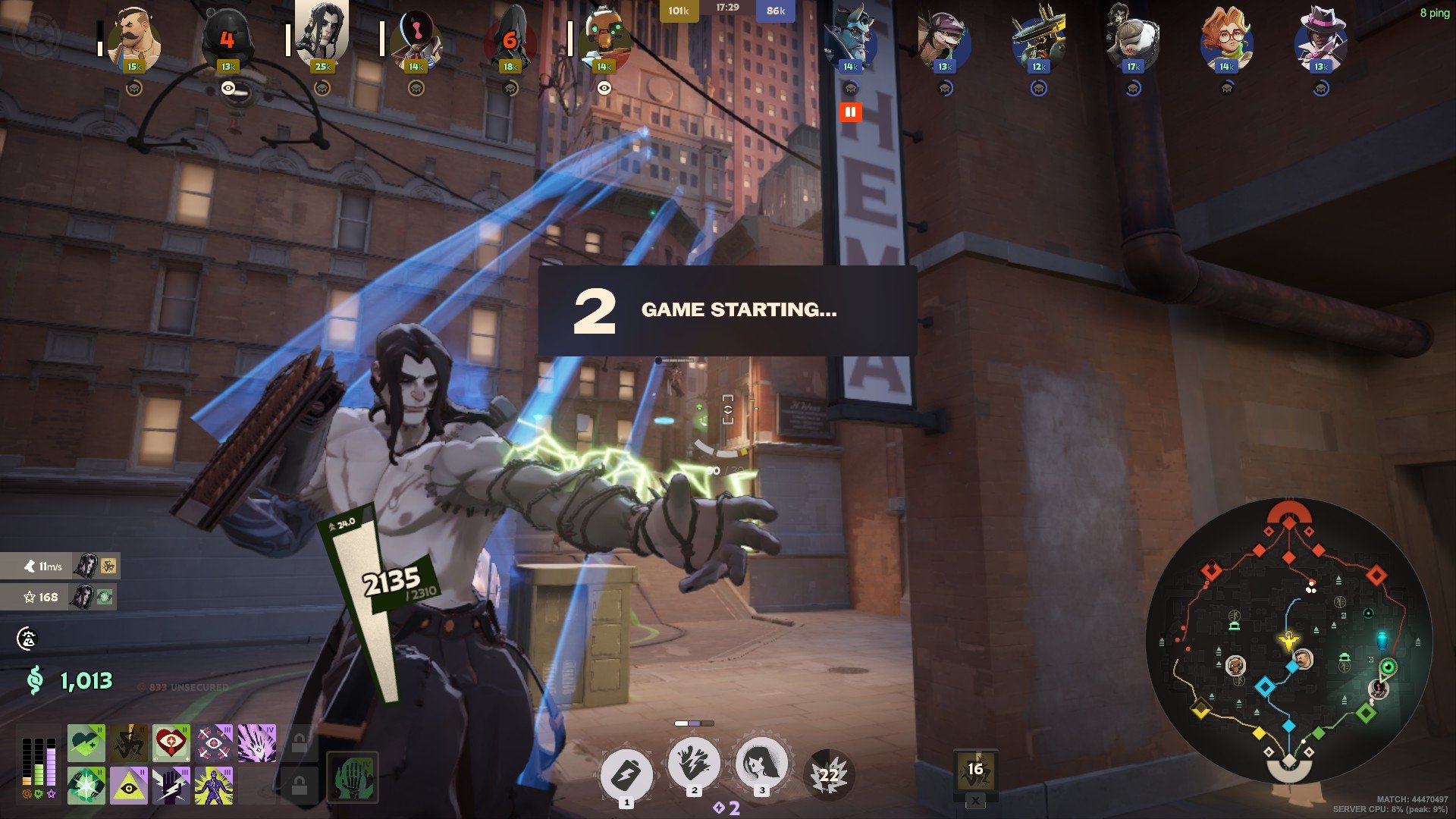The height and width of the screenshot is (819, 1456).
Task: Click the glowing purple figure item
Action: click(214, 786)
